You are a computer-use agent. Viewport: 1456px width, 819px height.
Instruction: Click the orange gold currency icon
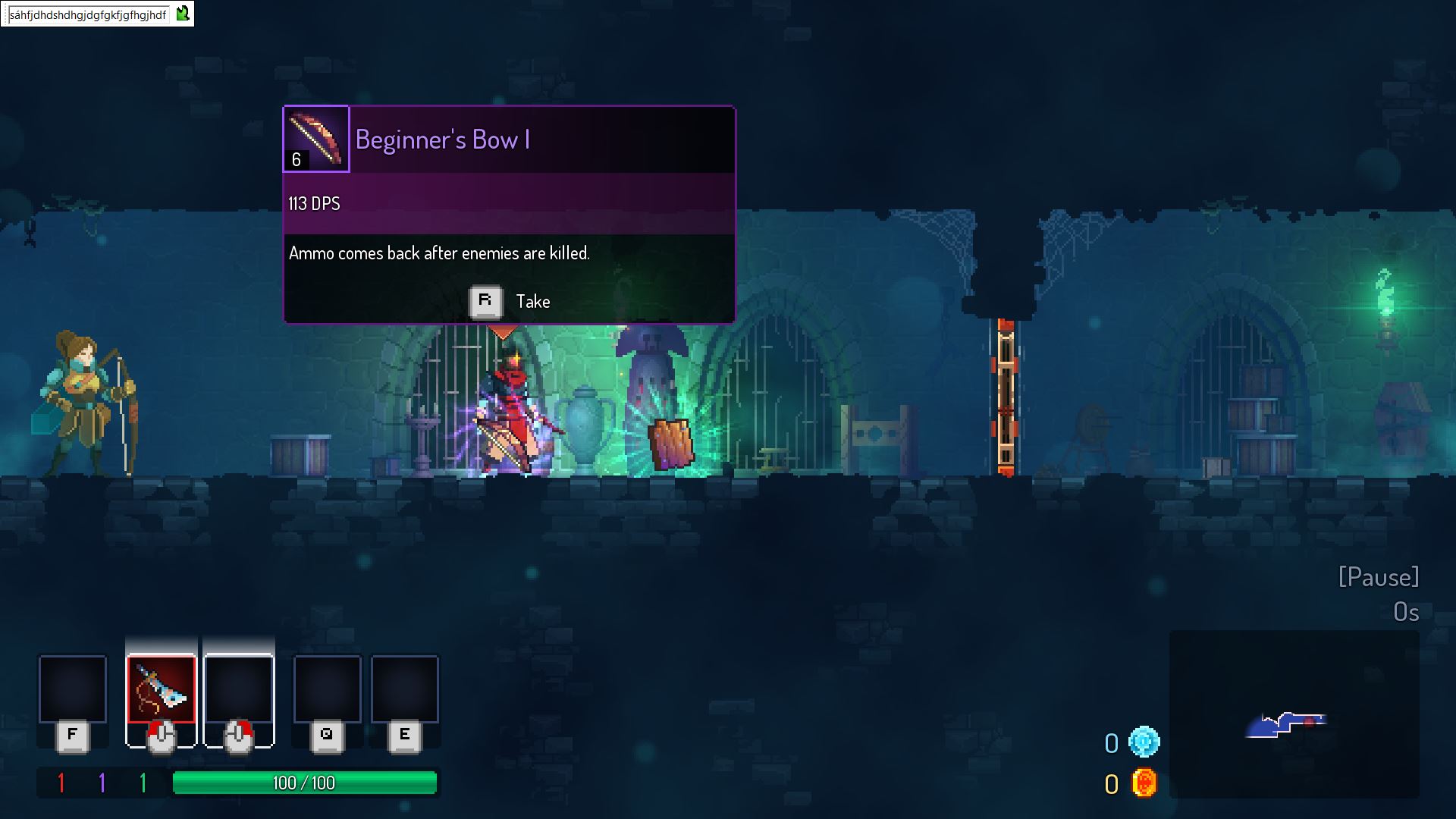(1144, 783)
